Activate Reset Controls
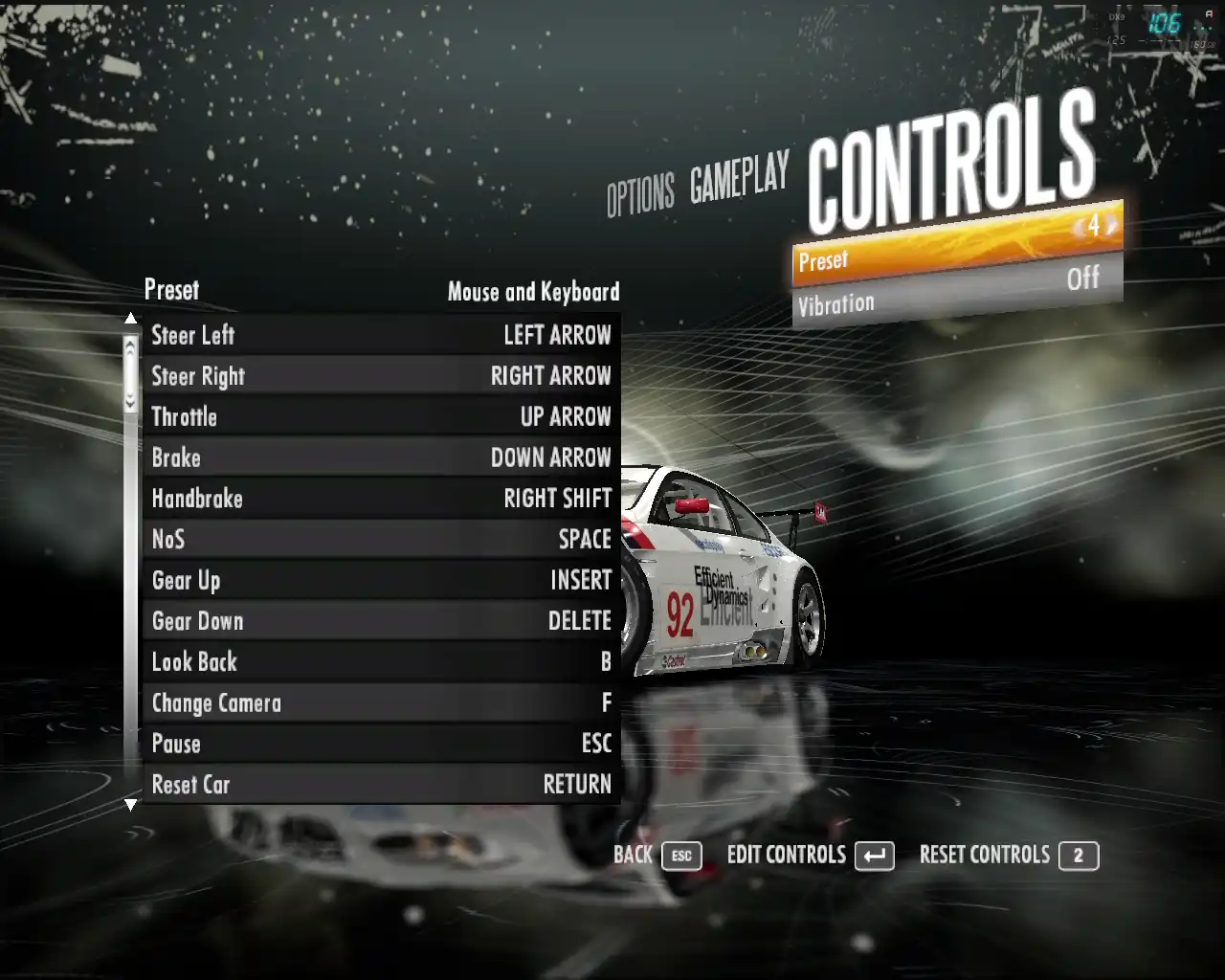Screen dimensions: 1225x980 point(1008,856)
